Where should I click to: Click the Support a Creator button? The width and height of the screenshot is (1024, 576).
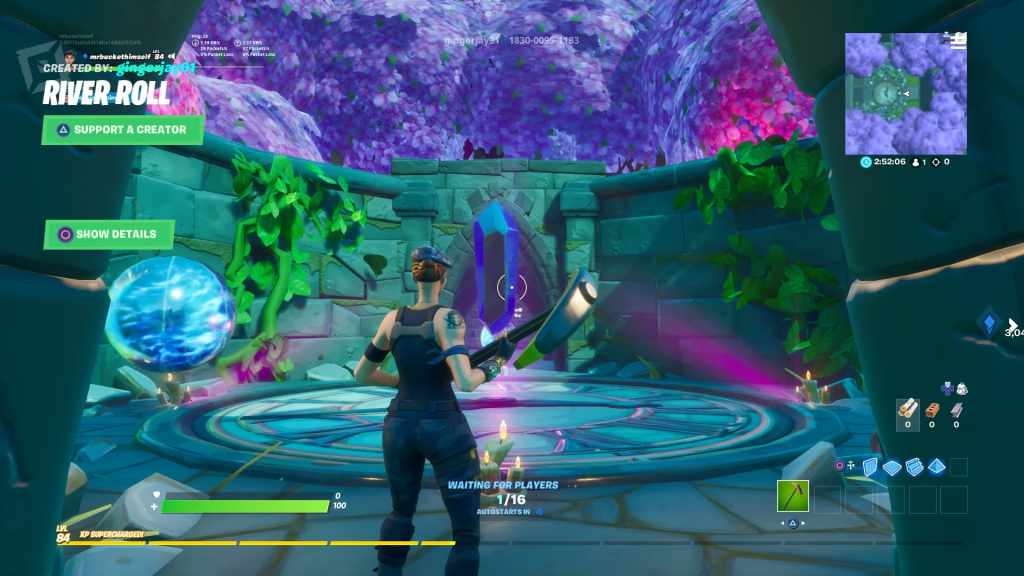[x=122, y=129]
